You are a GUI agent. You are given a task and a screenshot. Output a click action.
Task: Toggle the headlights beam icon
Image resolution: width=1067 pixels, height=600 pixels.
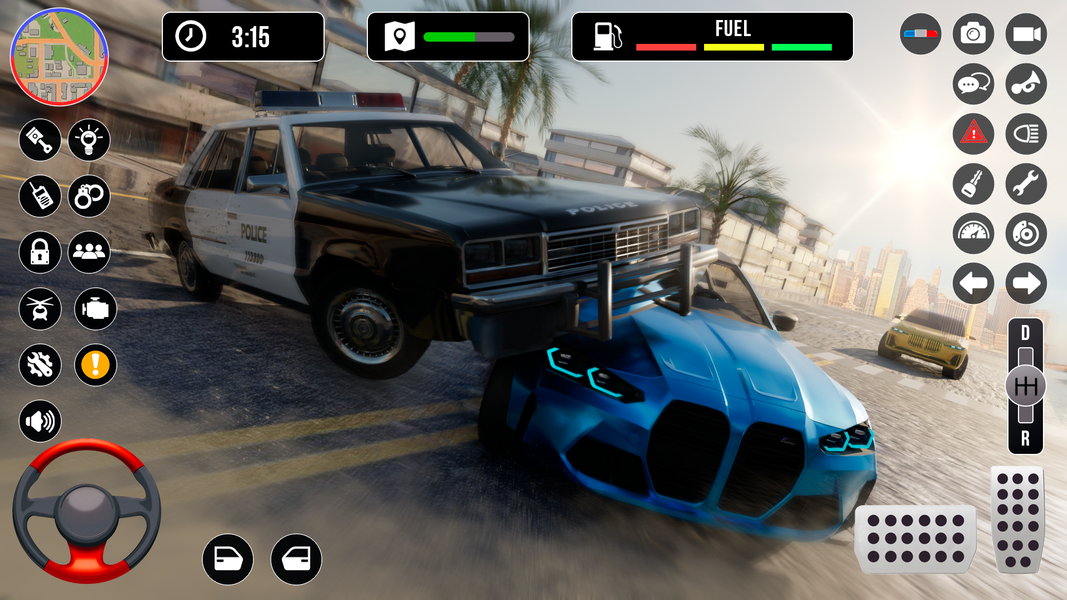pyautogui.click(x=1026, y=133)
